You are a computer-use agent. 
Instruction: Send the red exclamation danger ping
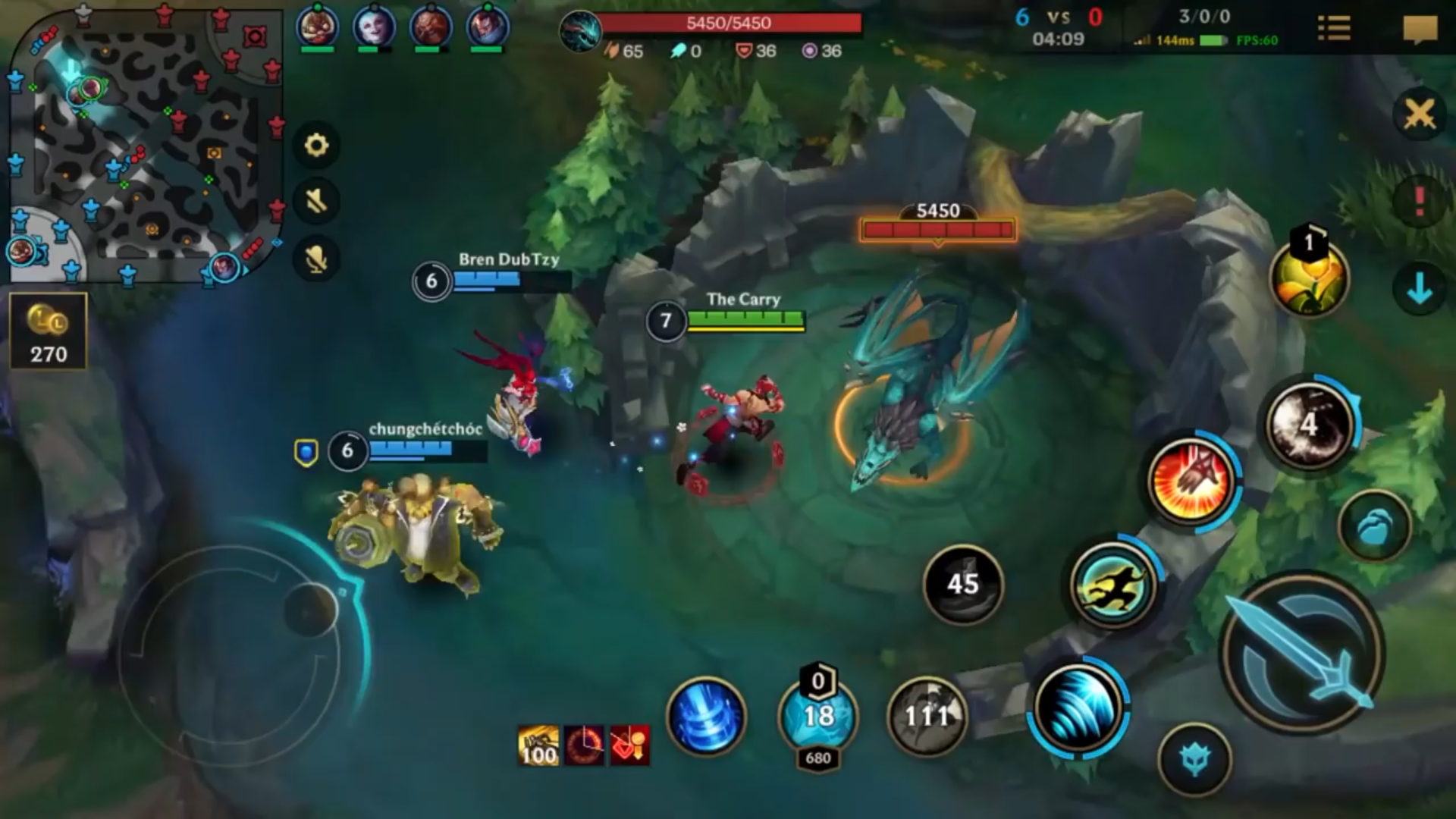click(1419, 202)
